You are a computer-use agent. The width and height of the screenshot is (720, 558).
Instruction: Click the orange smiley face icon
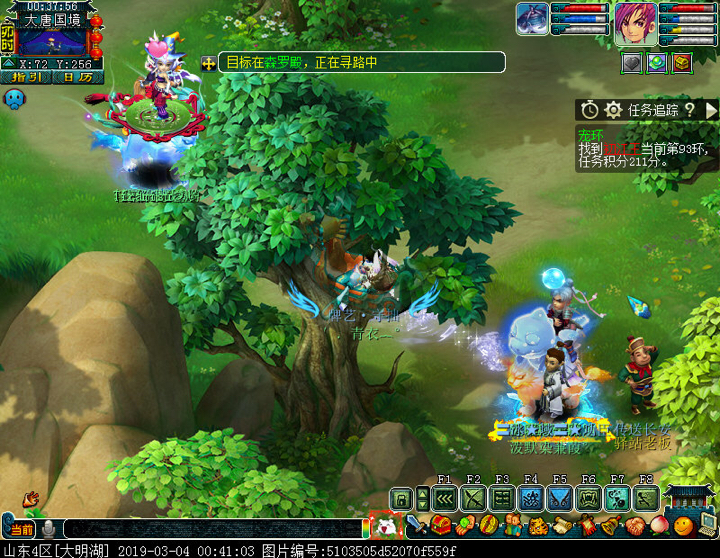coord(682,525)
